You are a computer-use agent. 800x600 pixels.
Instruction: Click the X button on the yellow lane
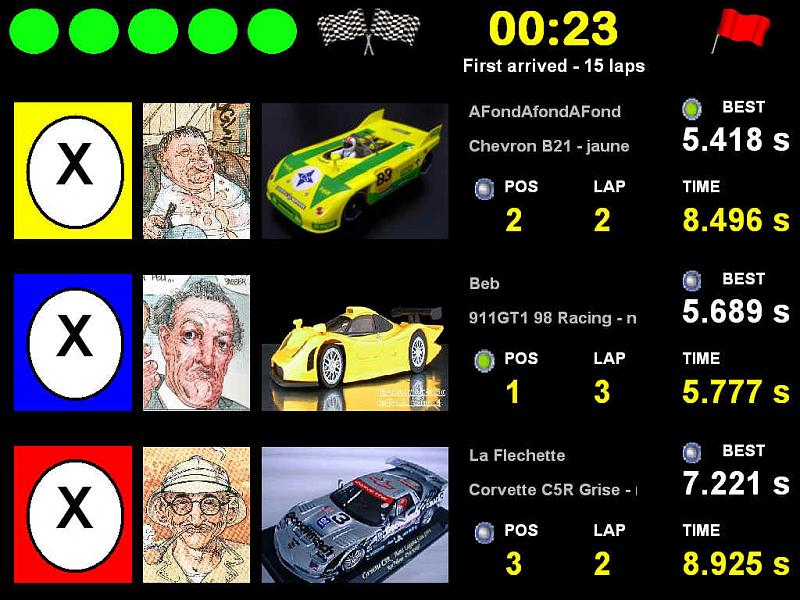(x=74, y=170)
